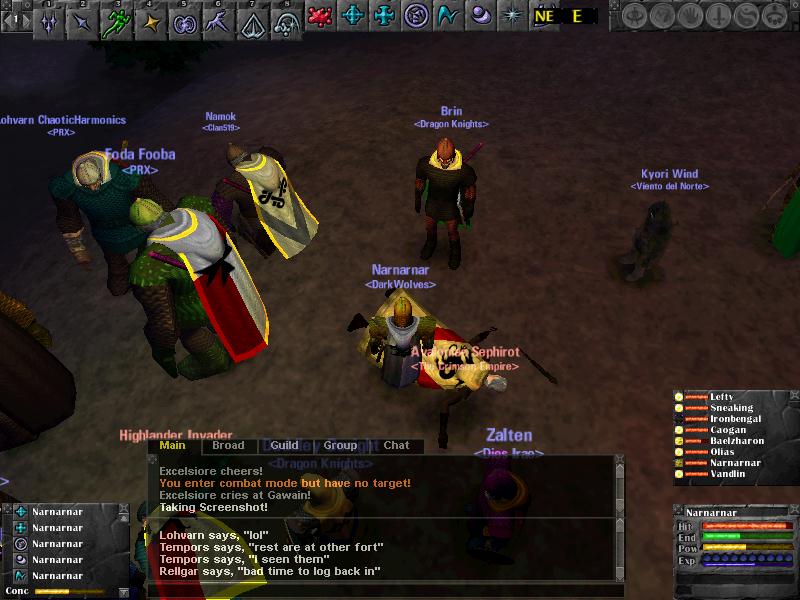
Task: Target group member Ironbengal
Action: pyautogui.click(x=735, y=419)
